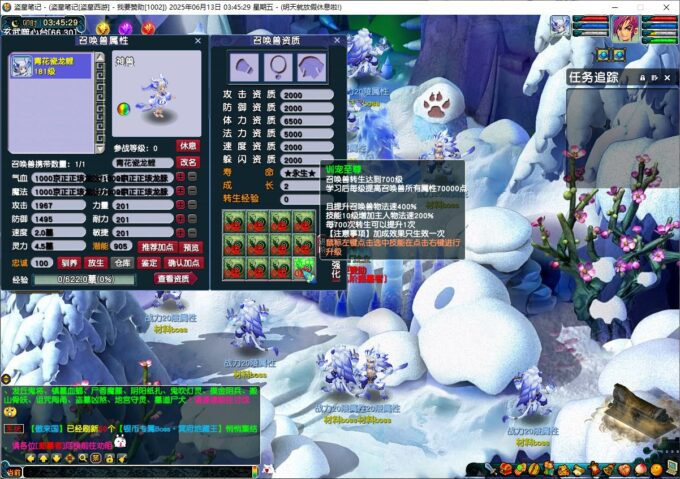Image resolution: width=680 pixels, height=479 pixels.
Task: Close the 召唤兽资质 panel
Action: coord(338,42)
